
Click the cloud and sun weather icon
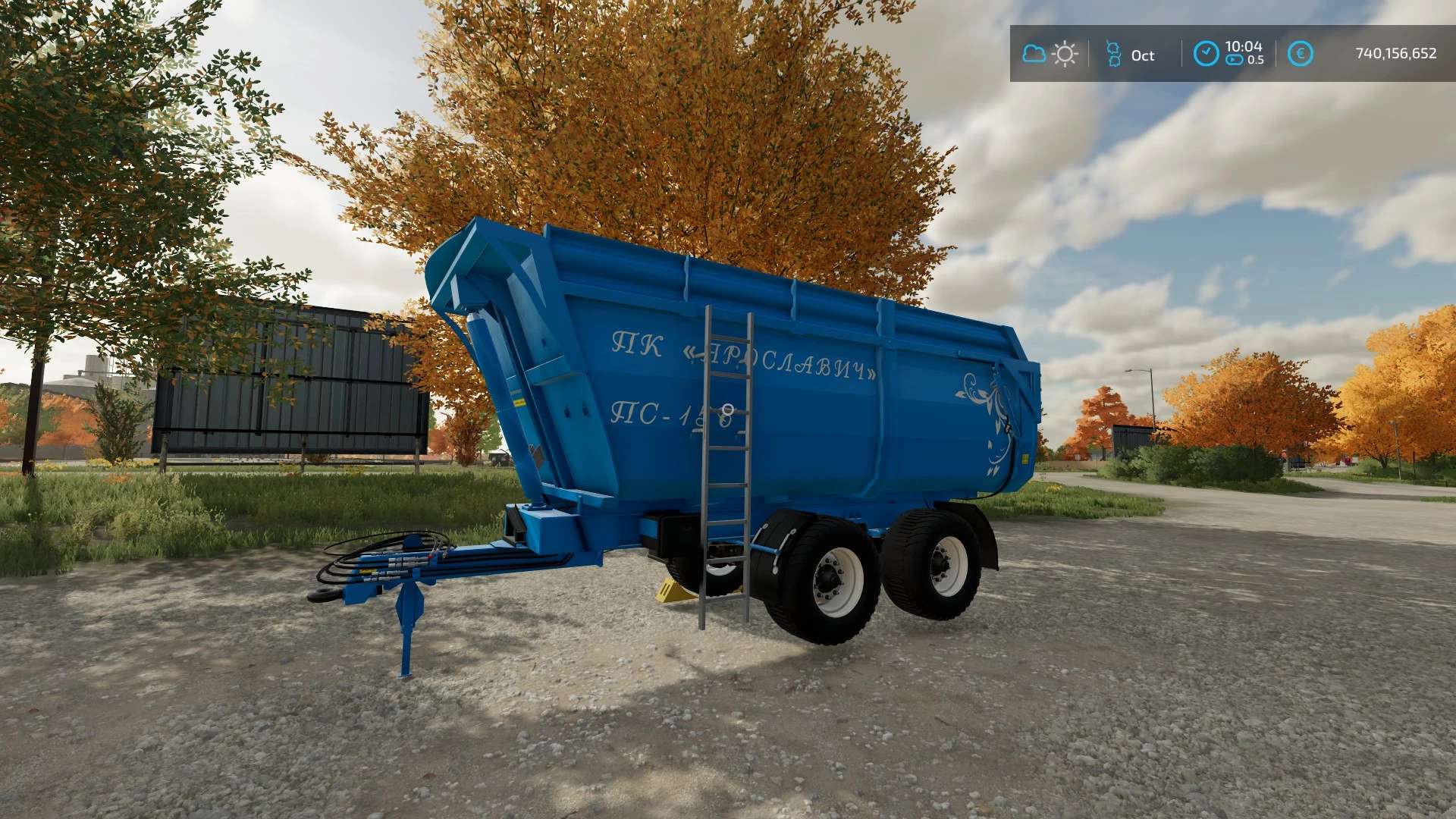[x=1050, y=54]
